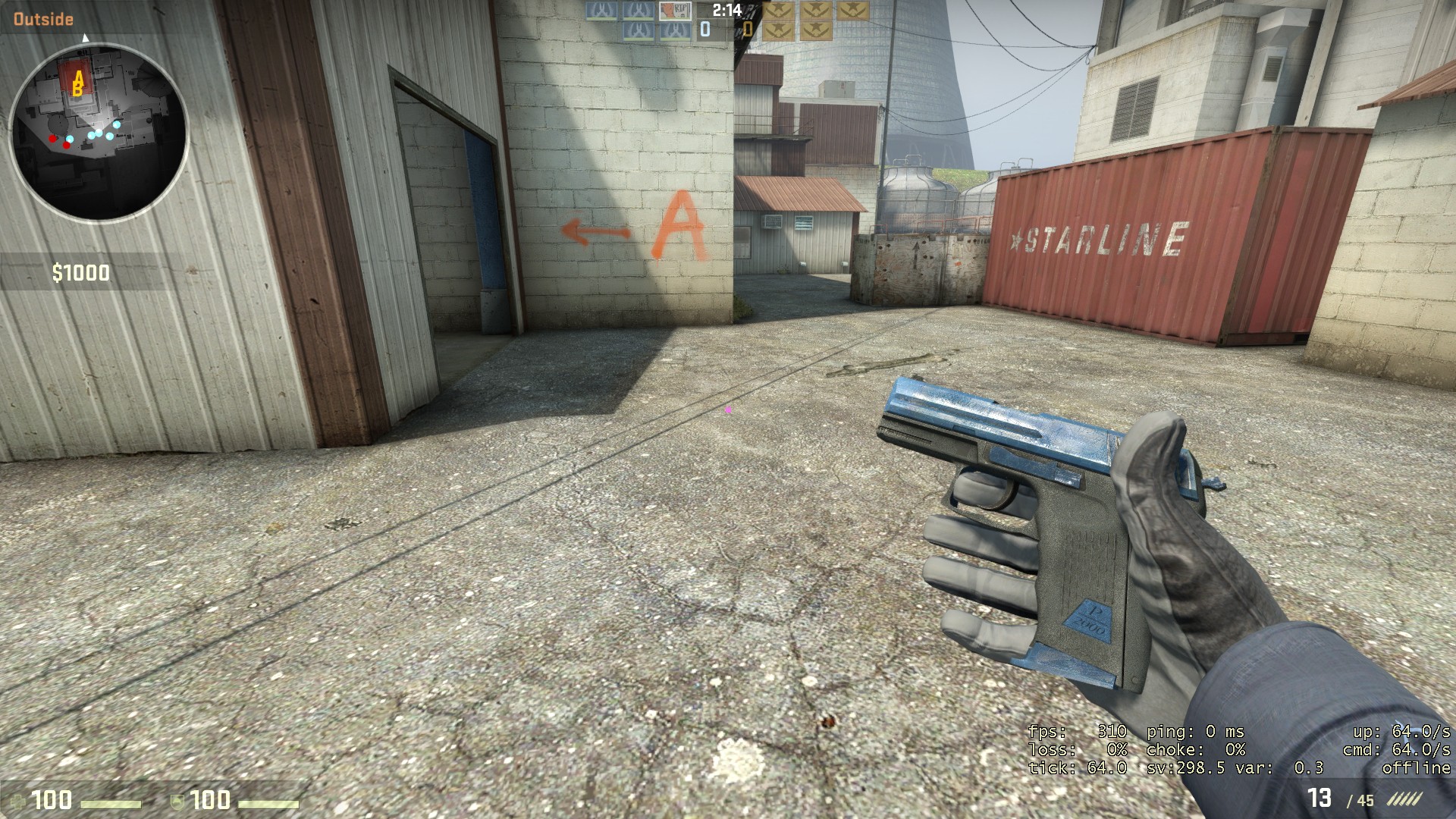Image resolution: width=1456 pixels, height=819 pixels.
Task: Click the B bombsite marker on the minimap
Action: click(x=76, y=89)
